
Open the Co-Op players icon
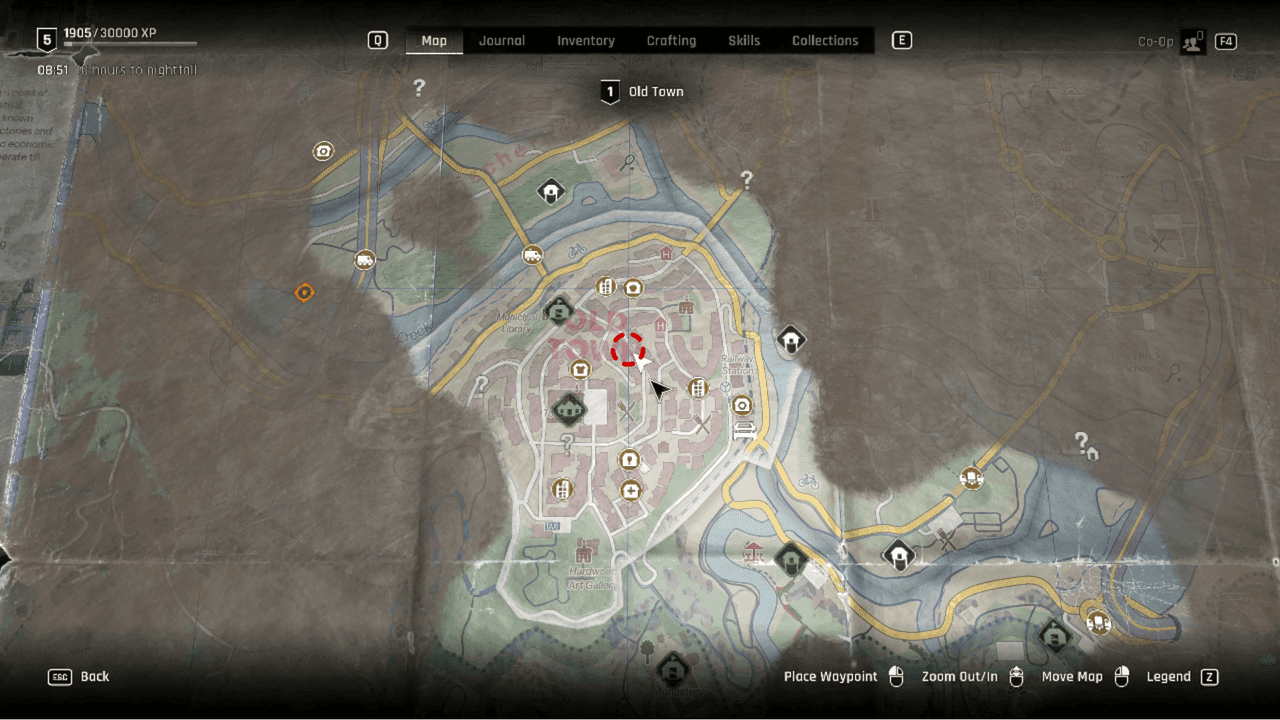coord(1192,42)
